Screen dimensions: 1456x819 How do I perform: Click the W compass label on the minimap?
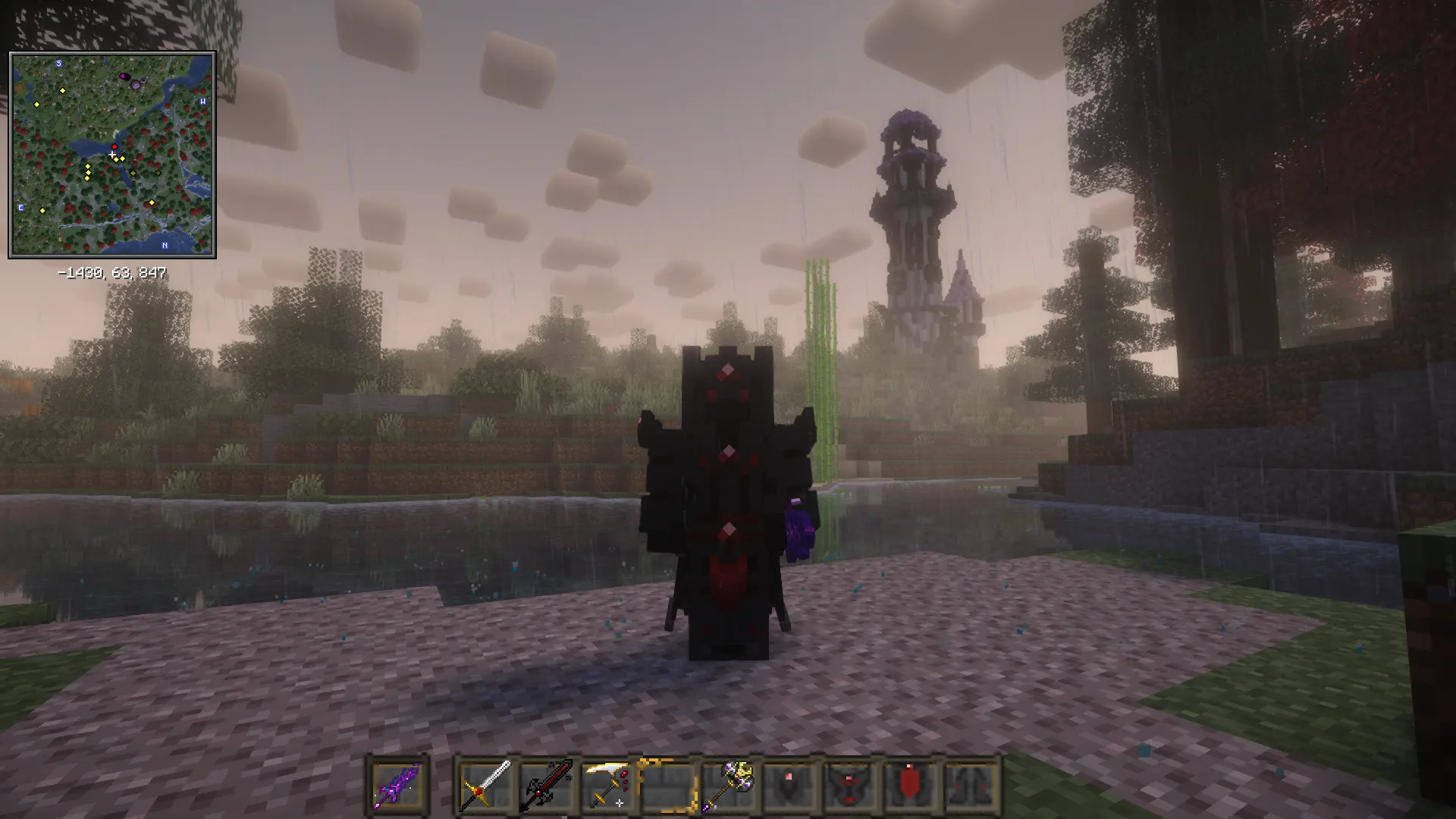click(202, 102)
